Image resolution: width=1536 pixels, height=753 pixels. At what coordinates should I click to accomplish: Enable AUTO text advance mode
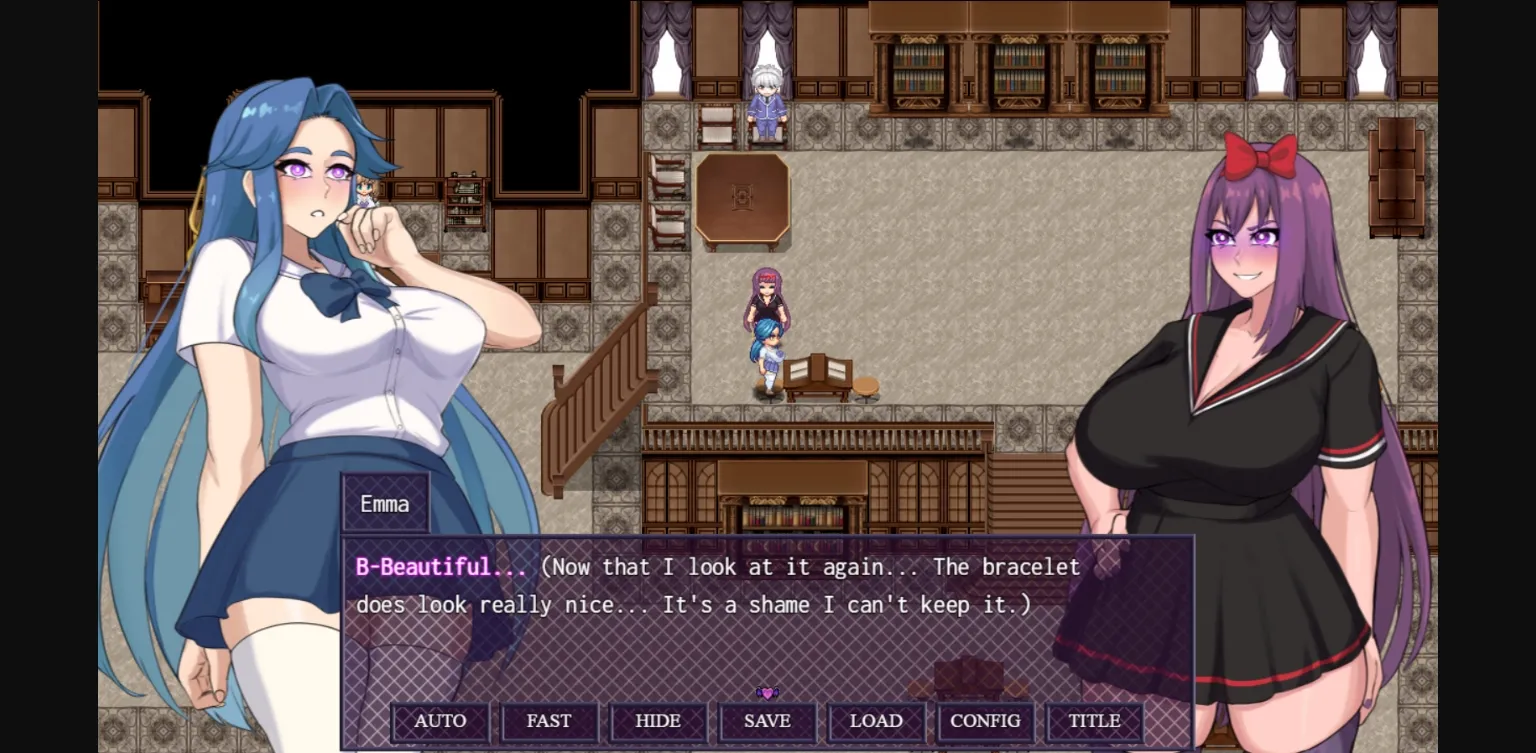[440, 721]
